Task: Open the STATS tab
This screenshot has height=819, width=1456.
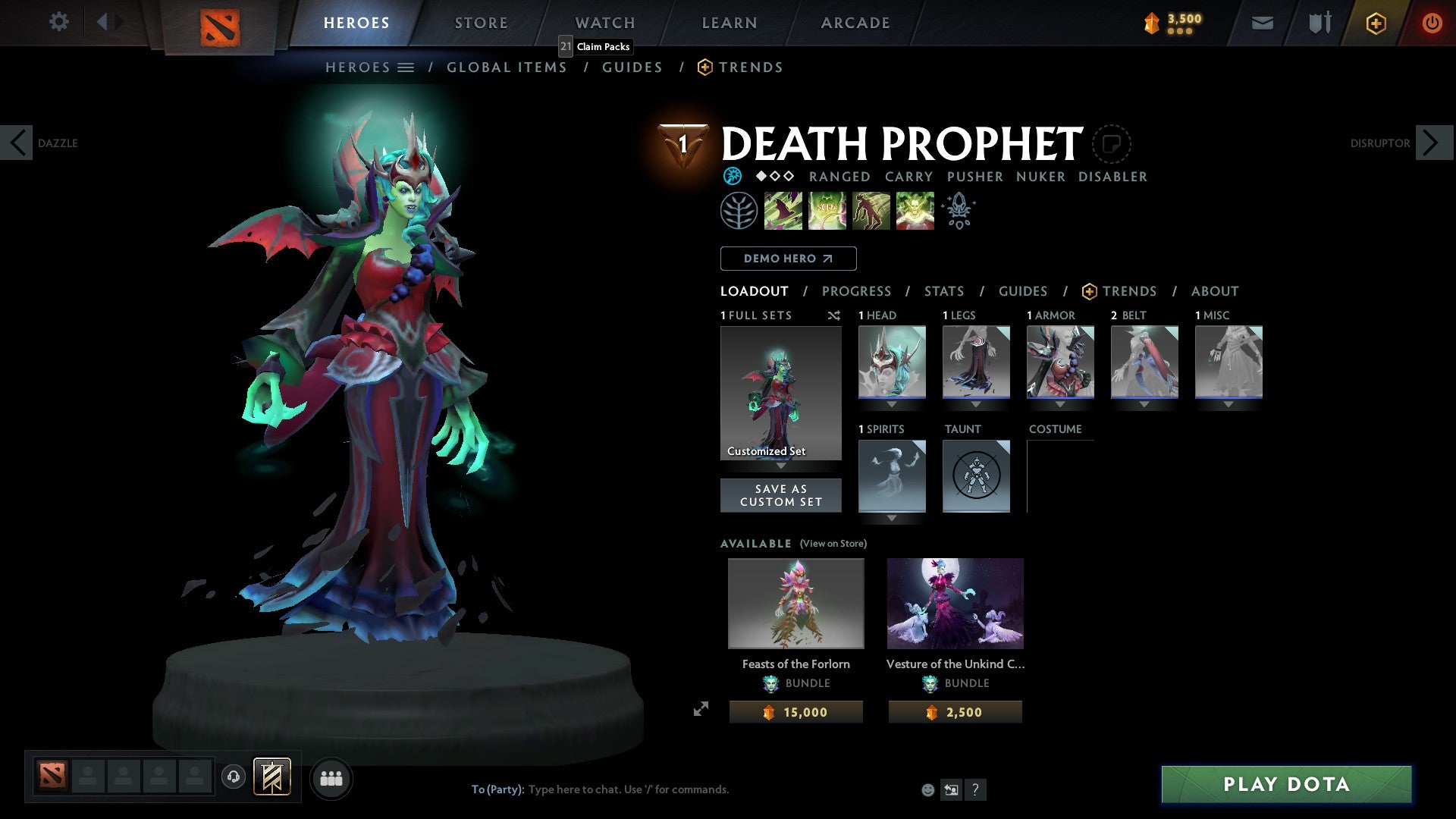Action: coord(943,290)
